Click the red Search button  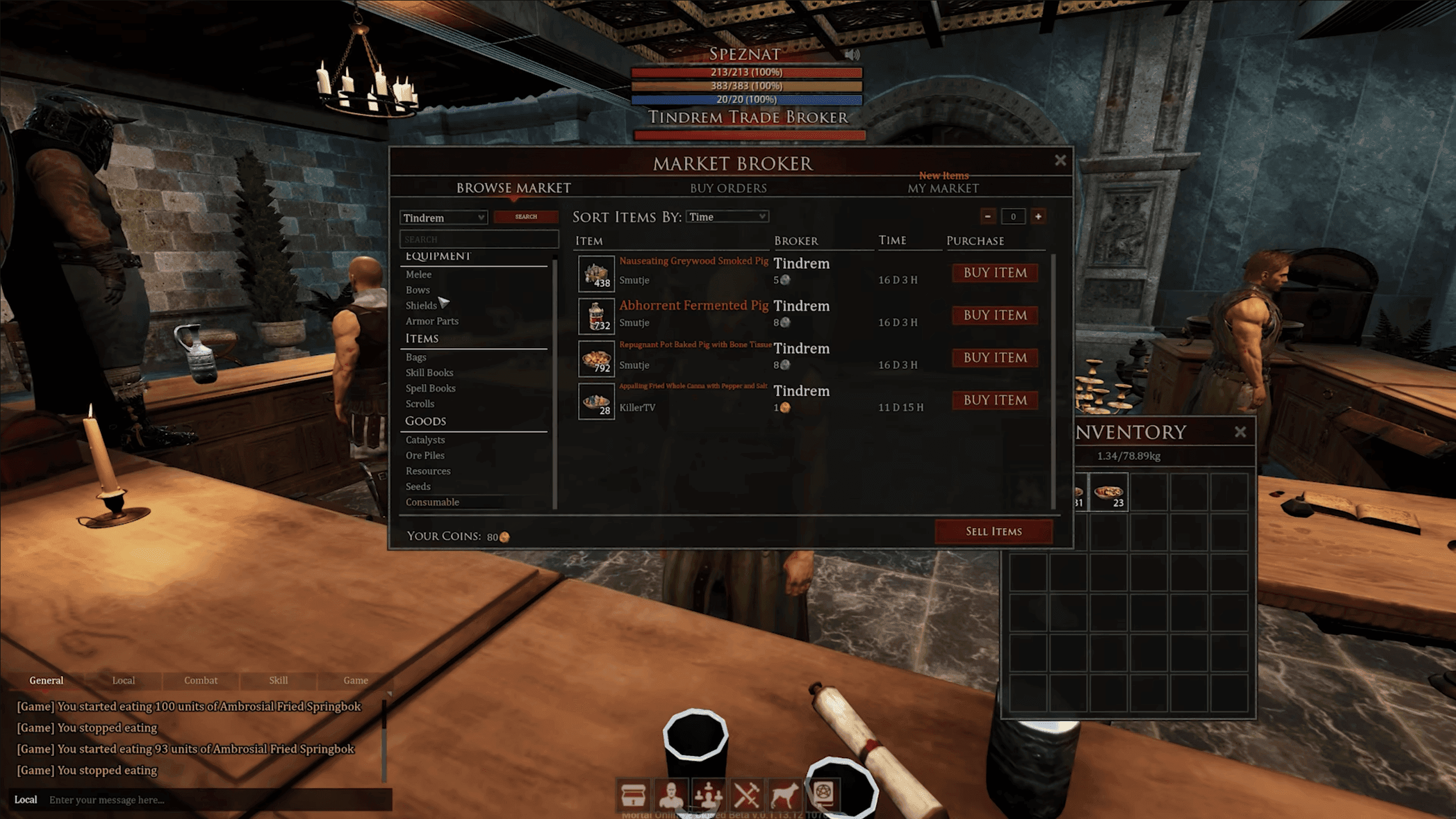tap(526, 217)
